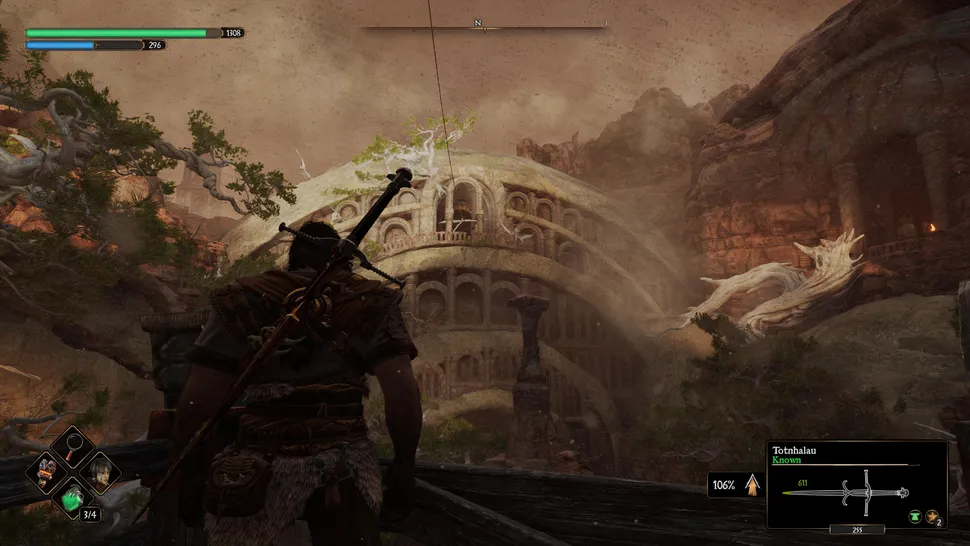Viewport: 970px width, 546px height.
Task: Click the compass bar showing north
Action: [x=485, y=26]
